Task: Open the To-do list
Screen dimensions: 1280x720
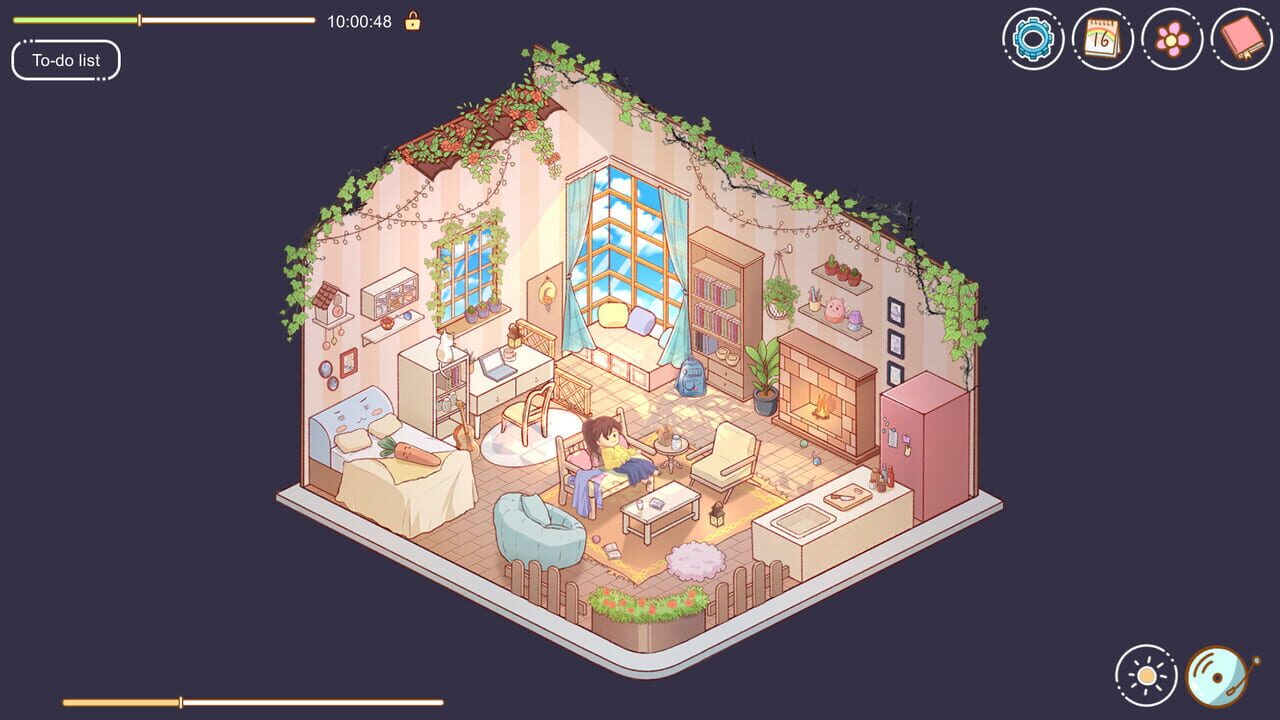Action: tap(66, 60)
